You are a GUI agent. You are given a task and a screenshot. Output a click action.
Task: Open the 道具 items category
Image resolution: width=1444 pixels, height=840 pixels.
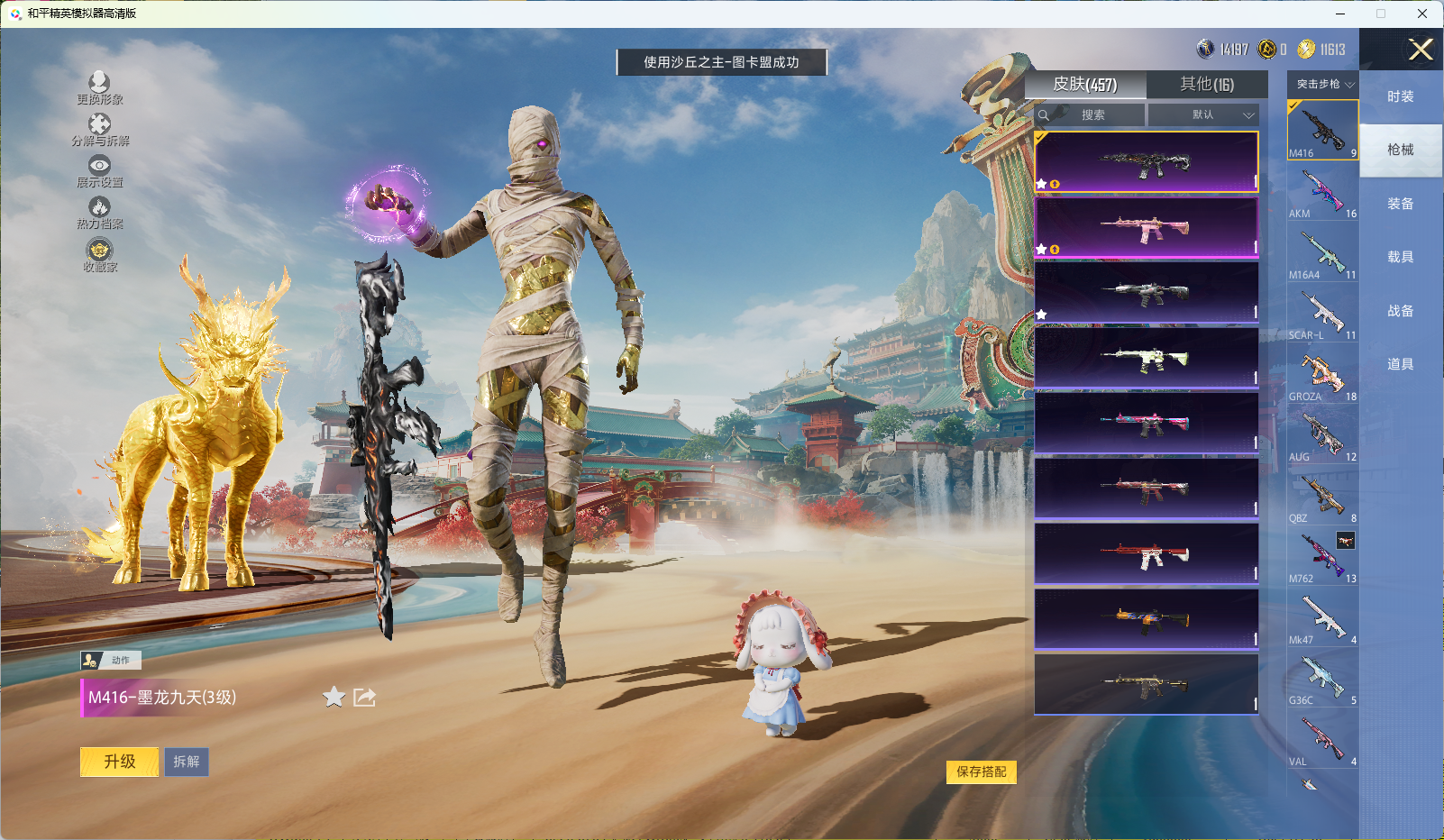point(1400,364)
